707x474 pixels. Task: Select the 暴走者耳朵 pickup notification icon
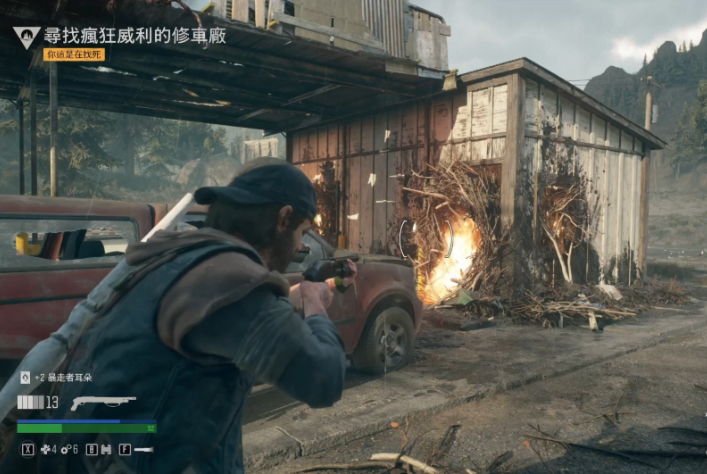coord(25,377)
